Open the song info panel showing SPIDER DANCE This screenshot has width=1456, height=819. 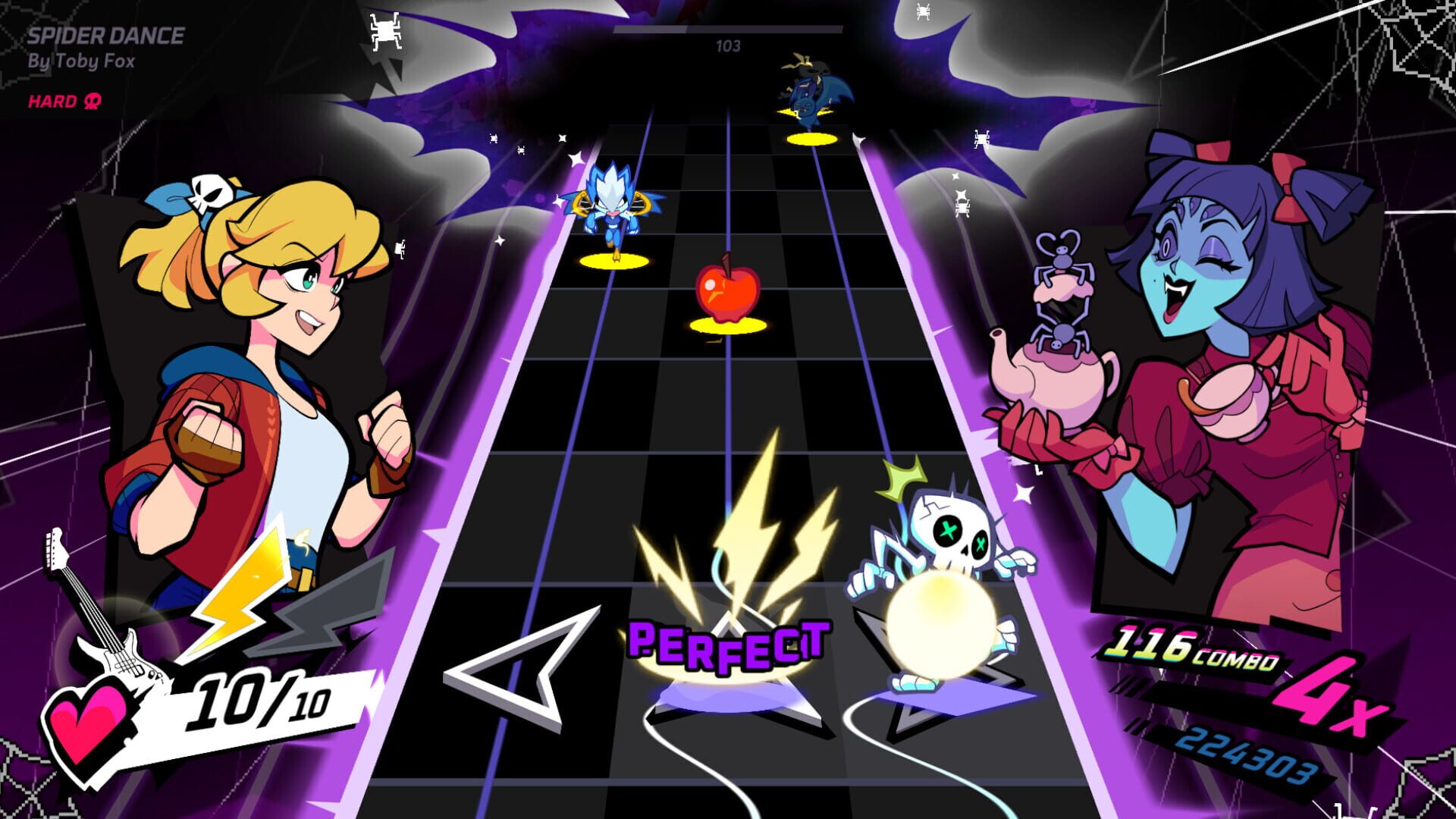tap(106, 34)
